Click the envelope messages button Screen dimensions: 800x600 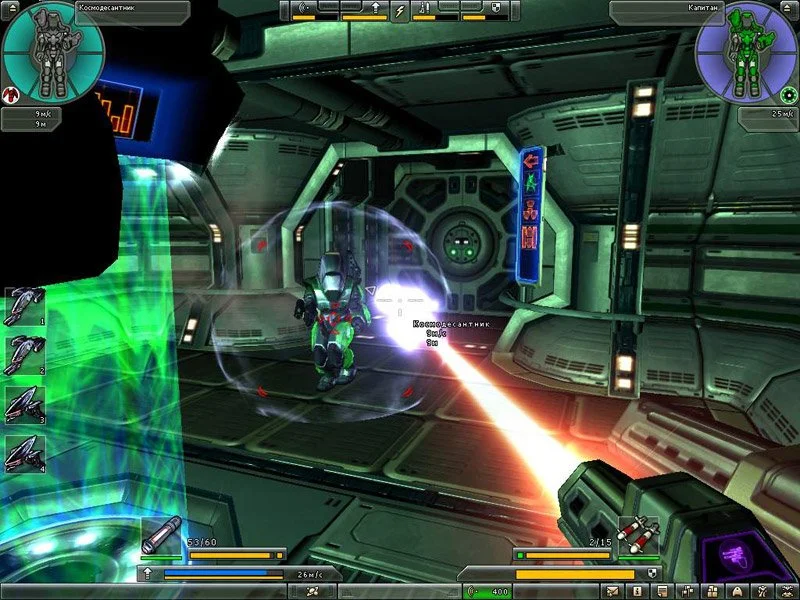coord(611,592)
